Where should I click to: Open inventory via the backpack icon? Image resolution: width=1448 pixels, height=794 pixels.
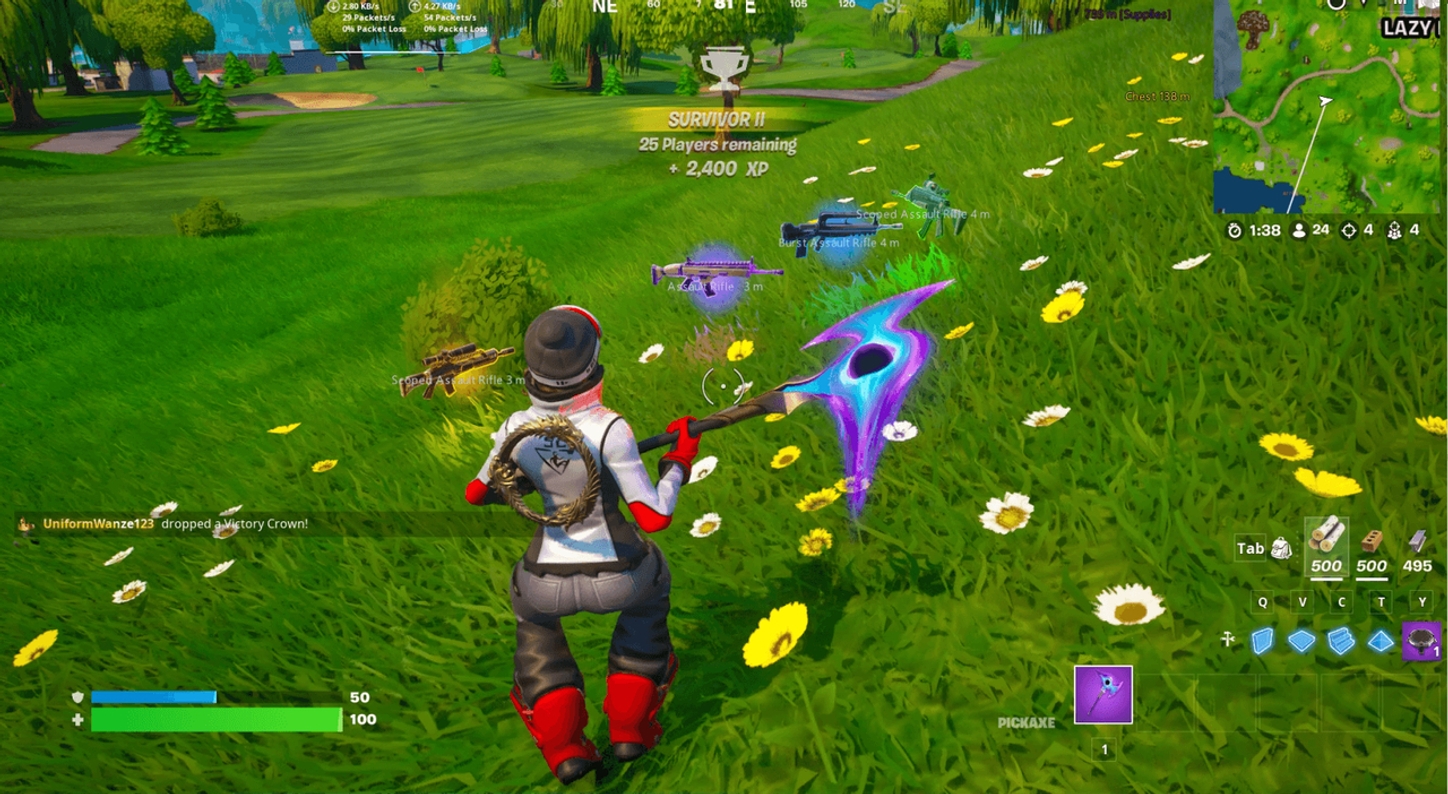click(x=1279, y=548)
